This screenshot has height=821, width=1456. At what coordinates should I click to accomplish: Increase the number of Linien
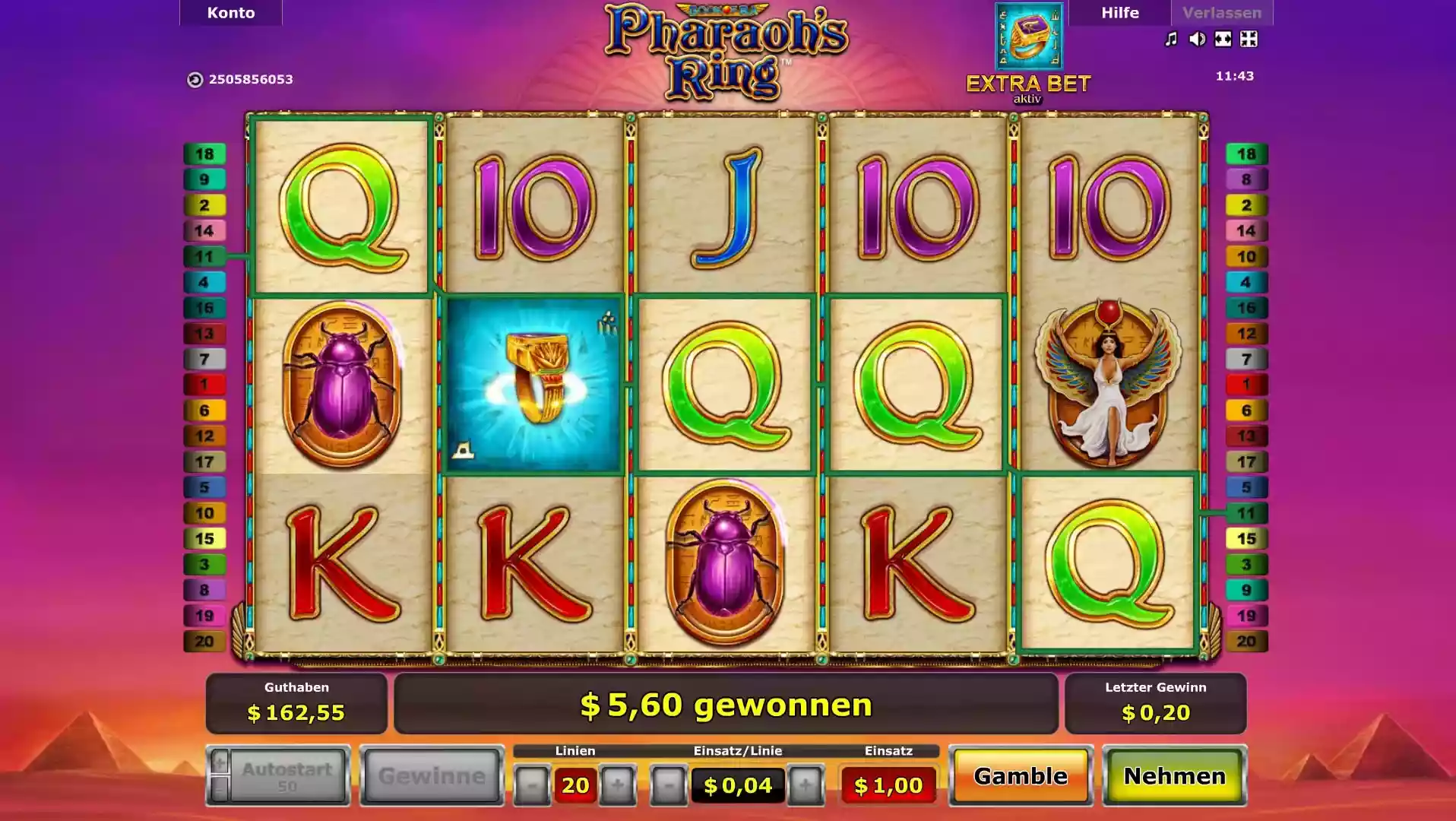click(617, 785)
